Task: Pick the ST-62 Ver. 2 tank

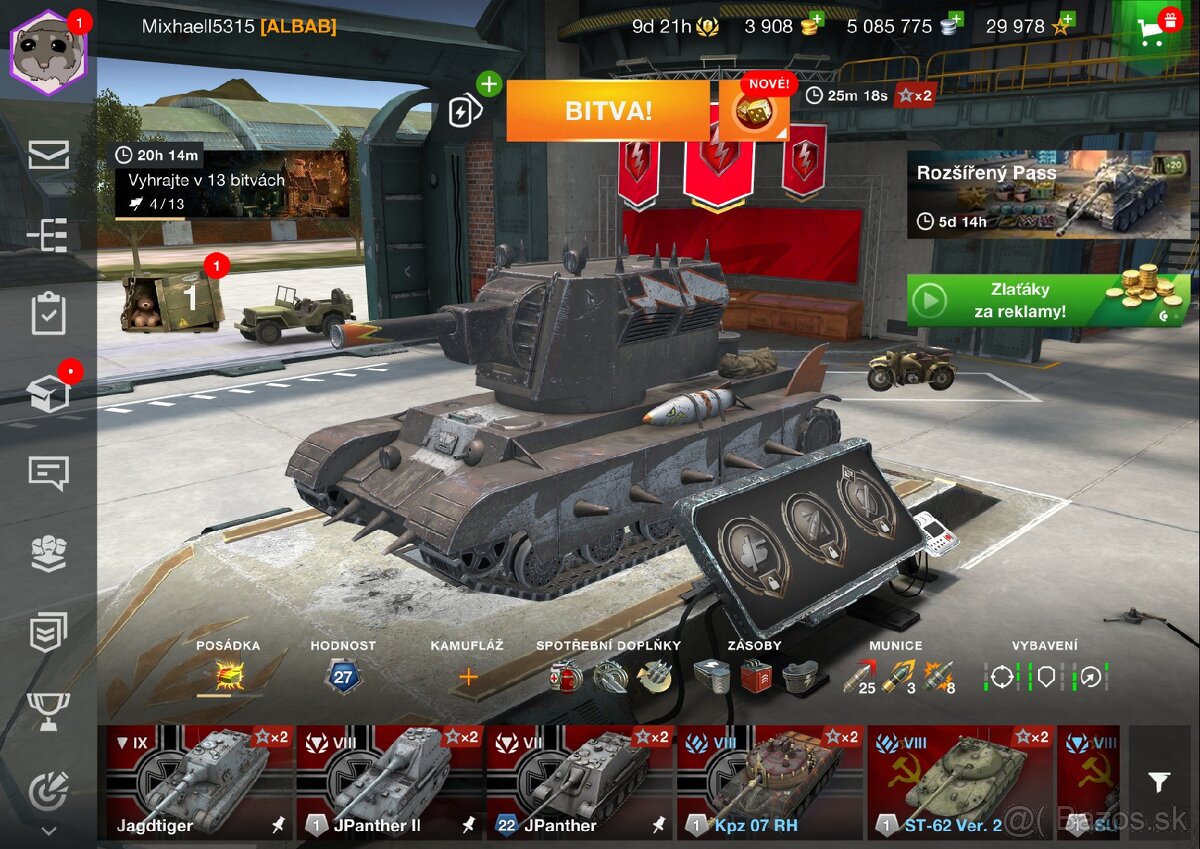Action: [959, 782]
